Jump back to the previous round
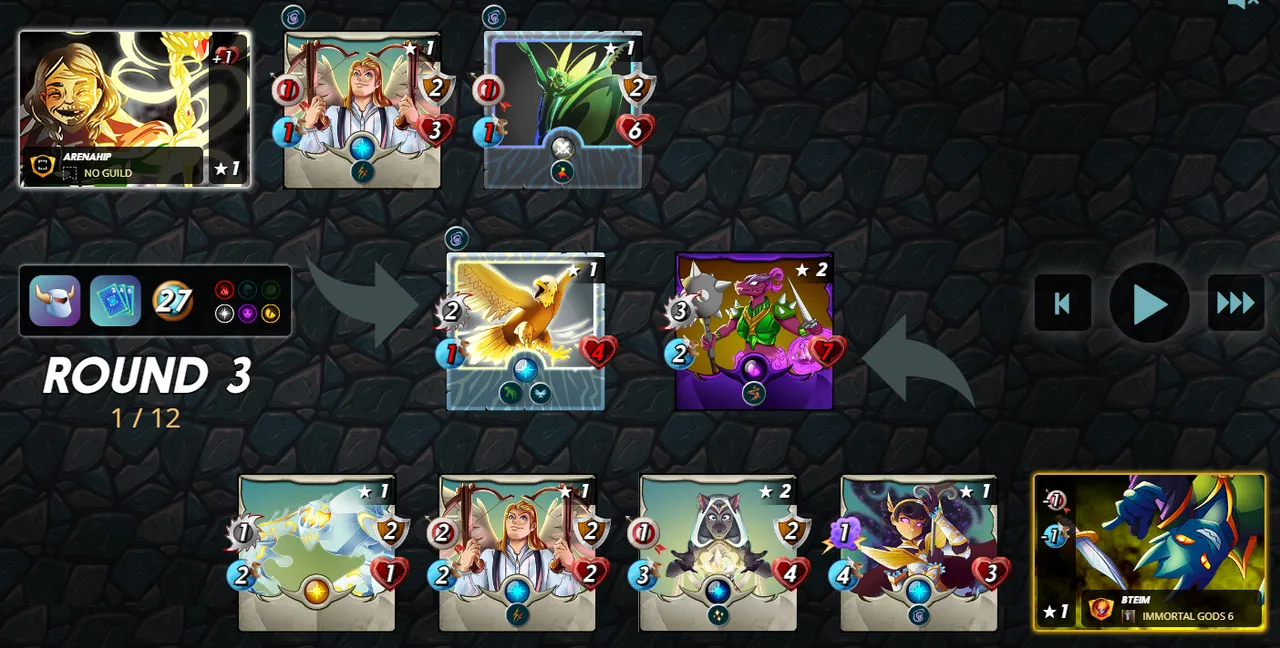 [1062, 303]
